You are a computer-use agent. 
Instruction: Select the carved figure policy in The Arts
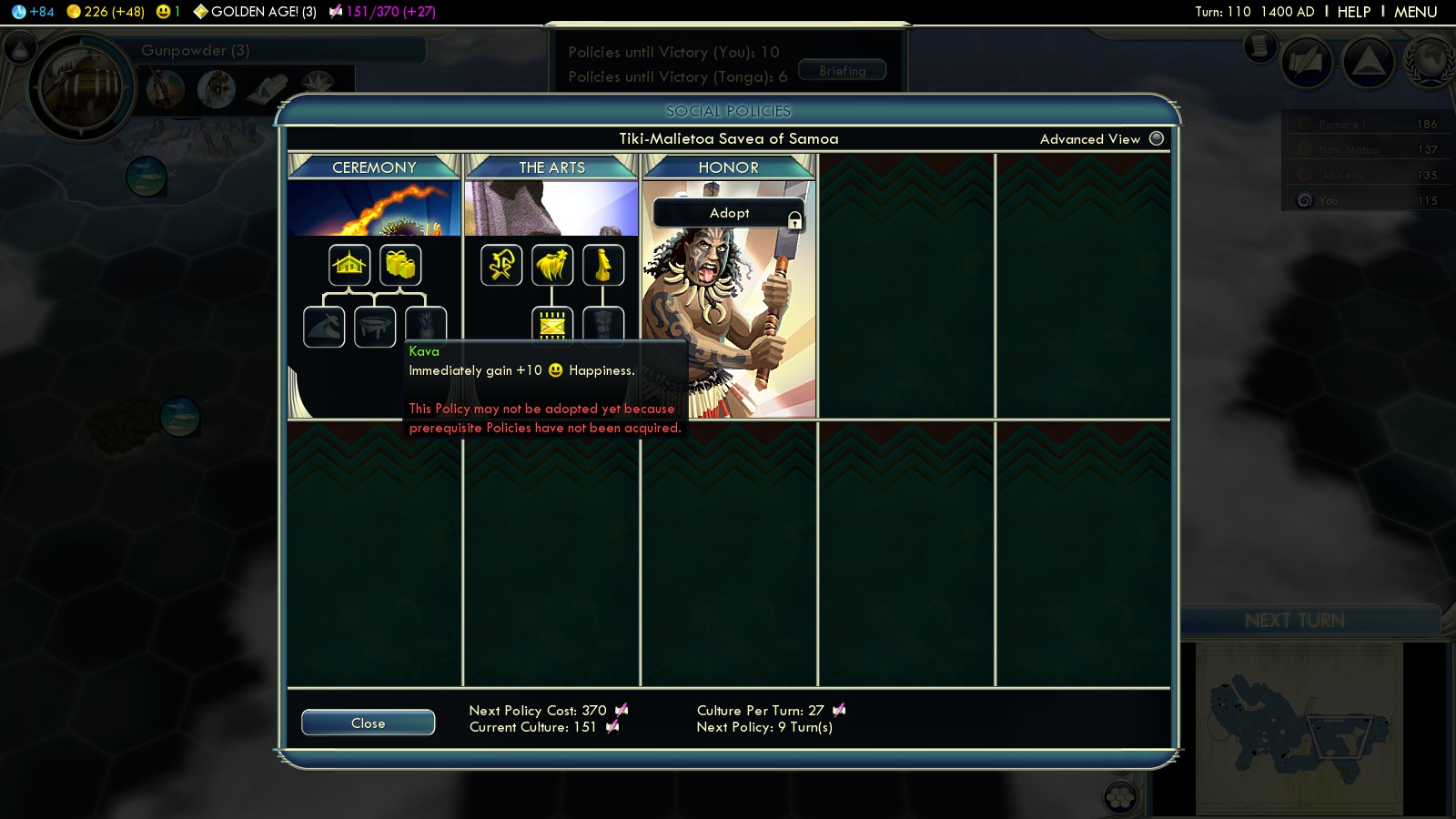click(x=501, y=265)
